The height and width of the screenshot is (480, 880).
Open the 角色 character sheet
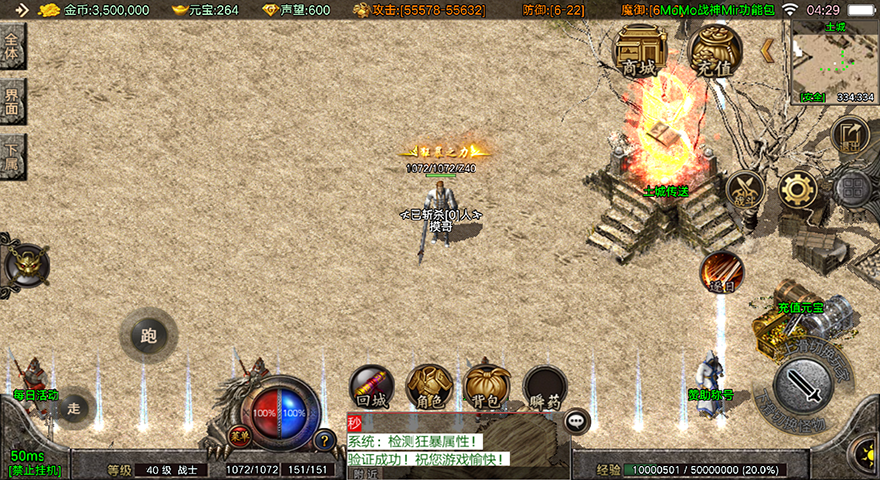(429, 386)
